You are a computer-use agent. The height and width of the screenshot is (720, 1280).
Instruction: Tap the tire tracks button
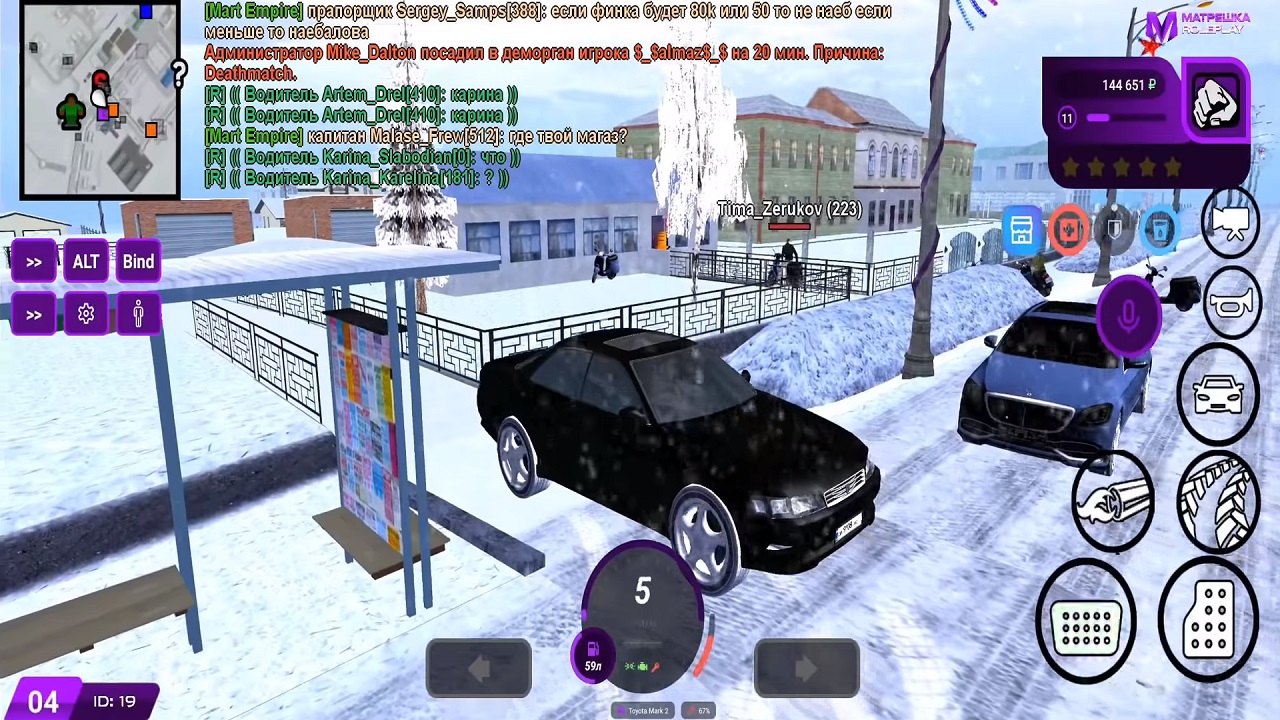[x=1218, y=500]
